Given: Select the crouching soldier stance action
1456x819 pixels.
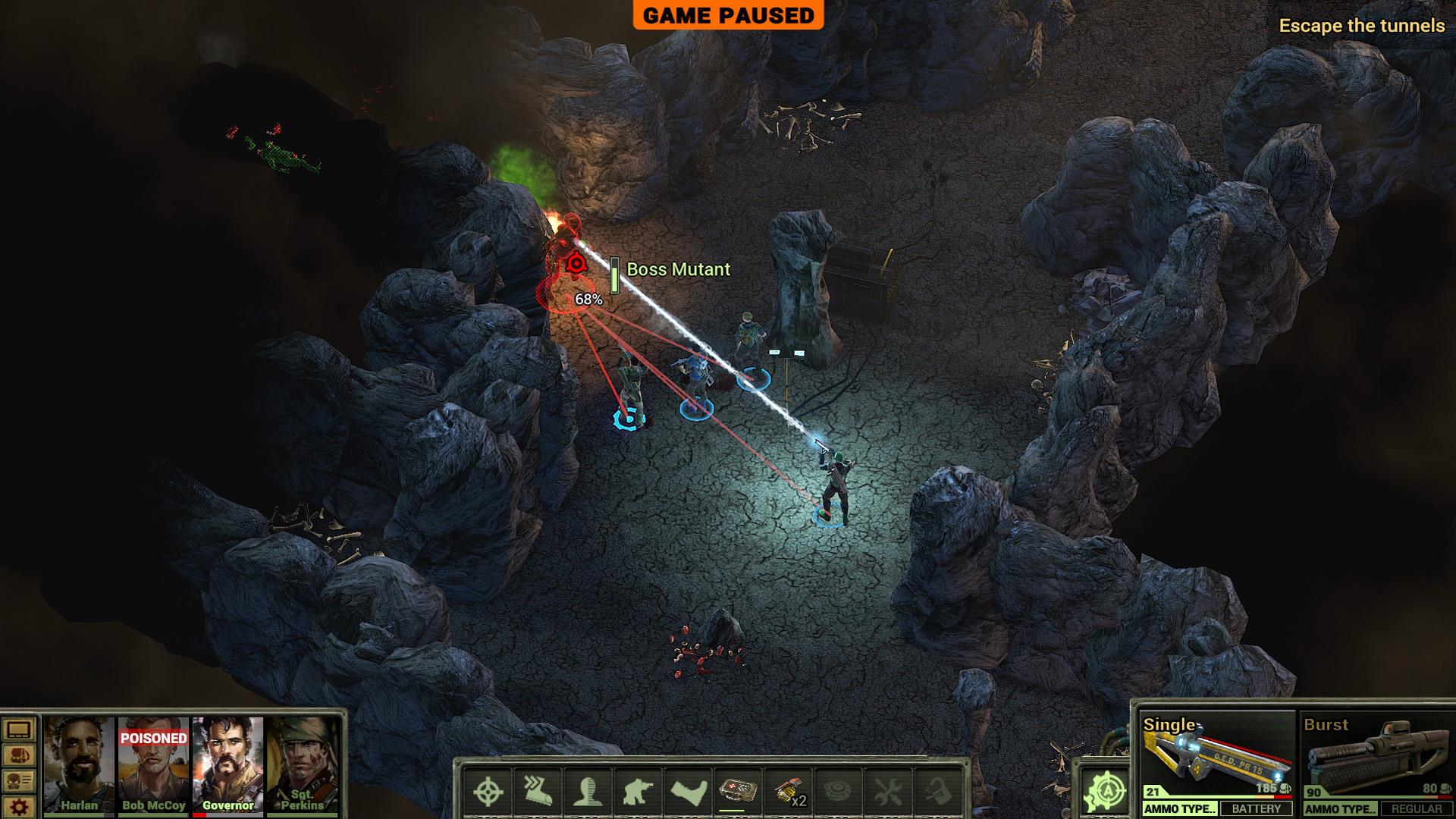Looking at the screenshot, I should tap(638, 792).
